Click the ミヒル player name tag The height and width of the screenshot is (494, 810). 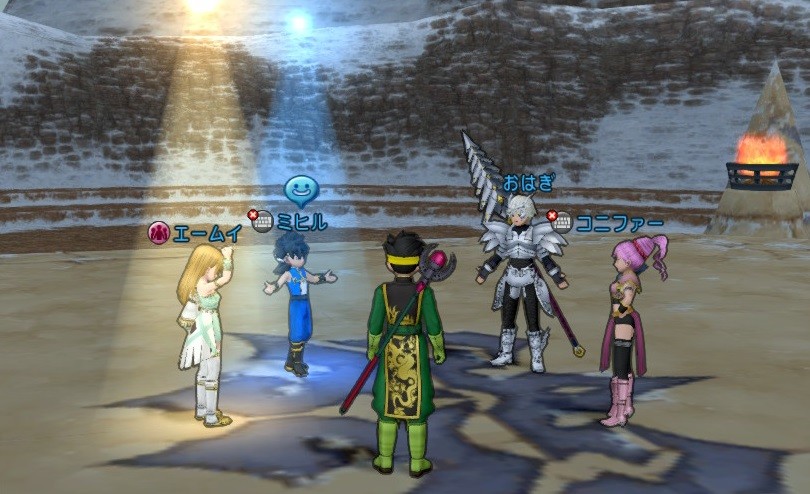point(301,222)
